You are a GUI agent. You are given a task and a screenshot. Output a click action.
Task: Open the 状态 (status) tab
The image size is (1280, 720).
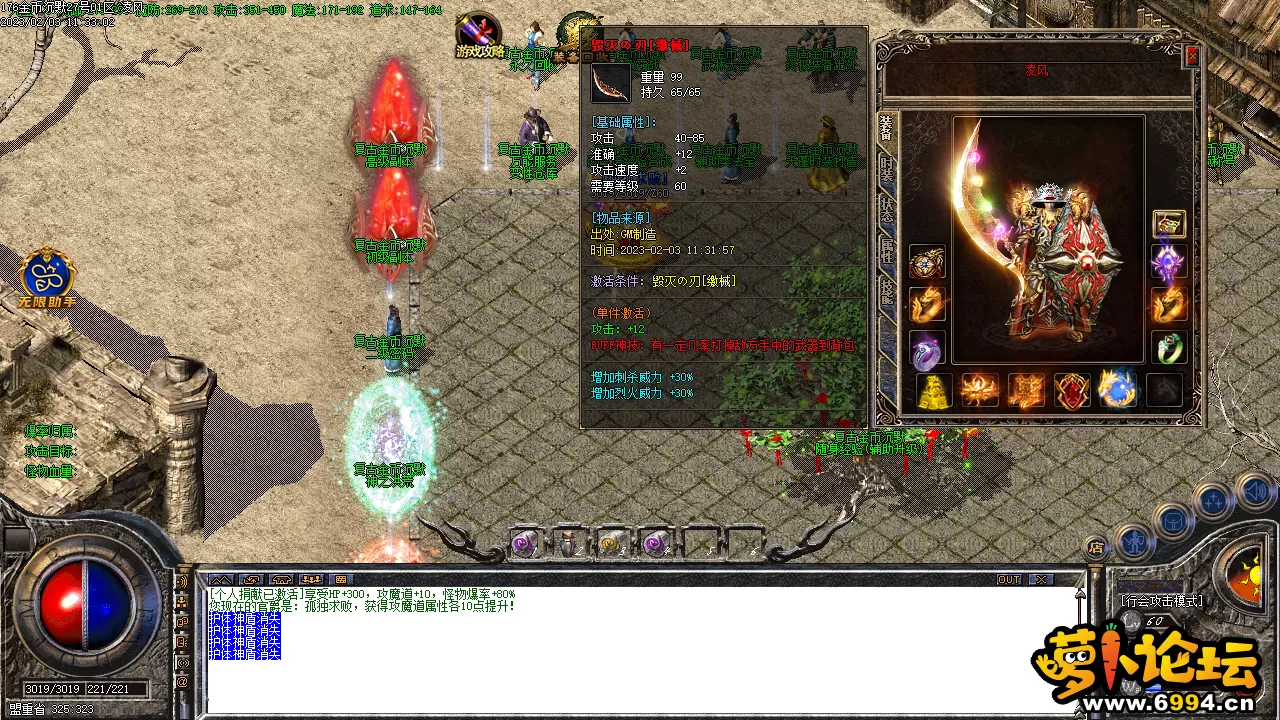(887, 209)
